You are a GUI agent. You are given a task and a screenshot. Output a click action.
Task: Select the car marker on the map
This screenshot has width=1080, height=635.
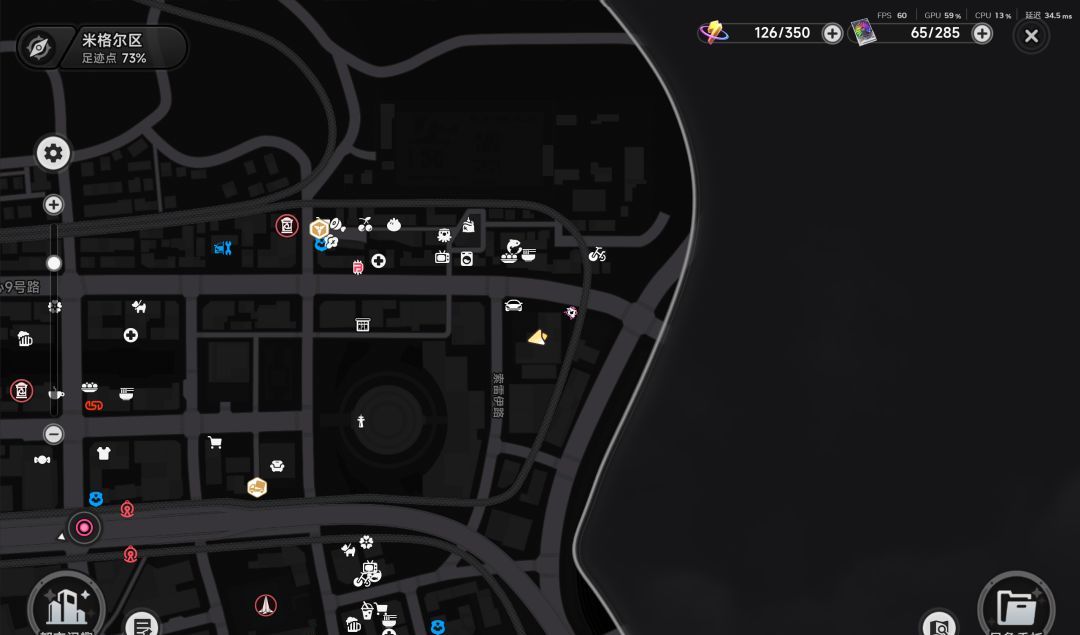pyautogui.click(x=514, y=306)
